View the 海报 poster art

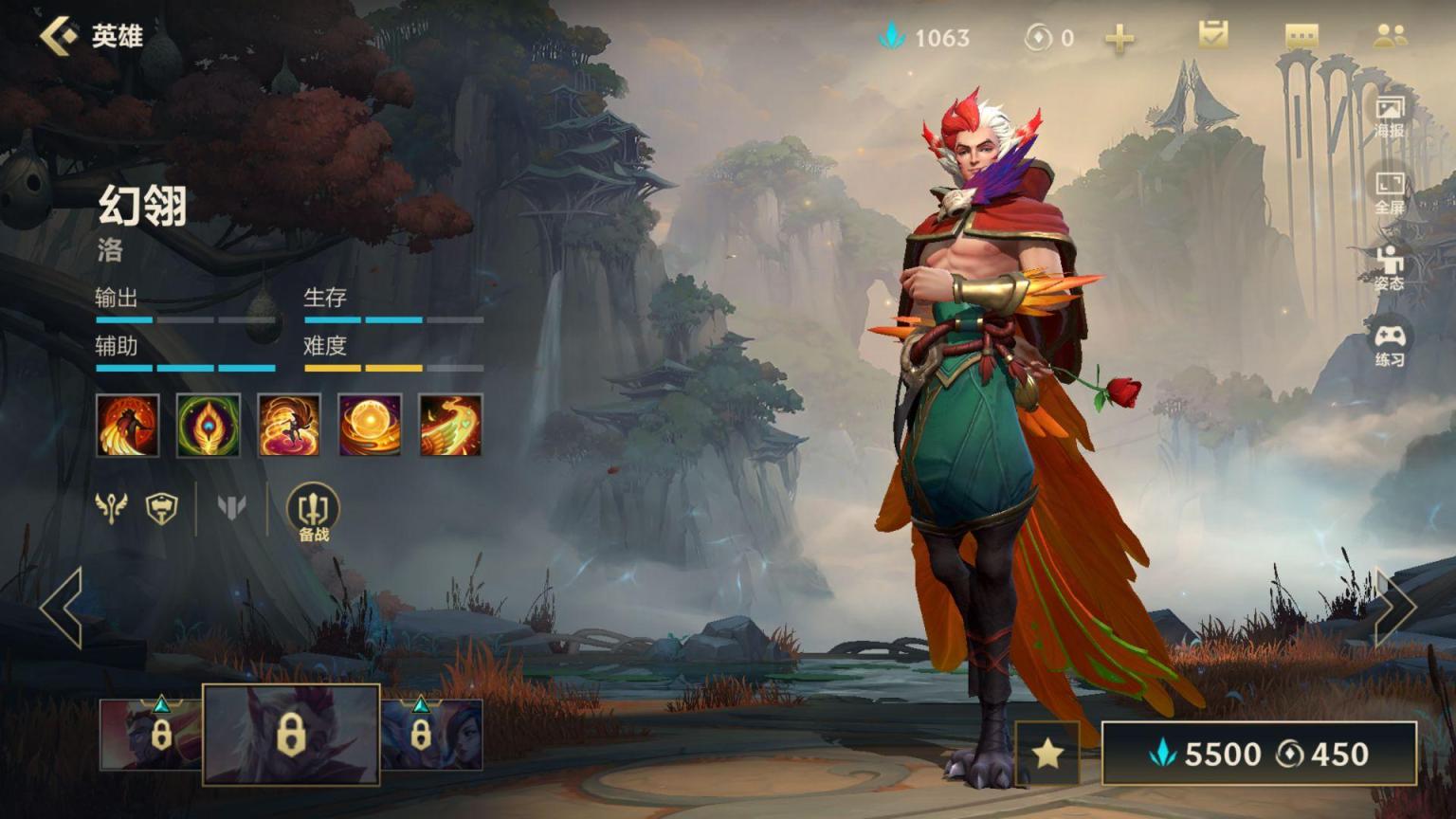tap(1390, 116)
